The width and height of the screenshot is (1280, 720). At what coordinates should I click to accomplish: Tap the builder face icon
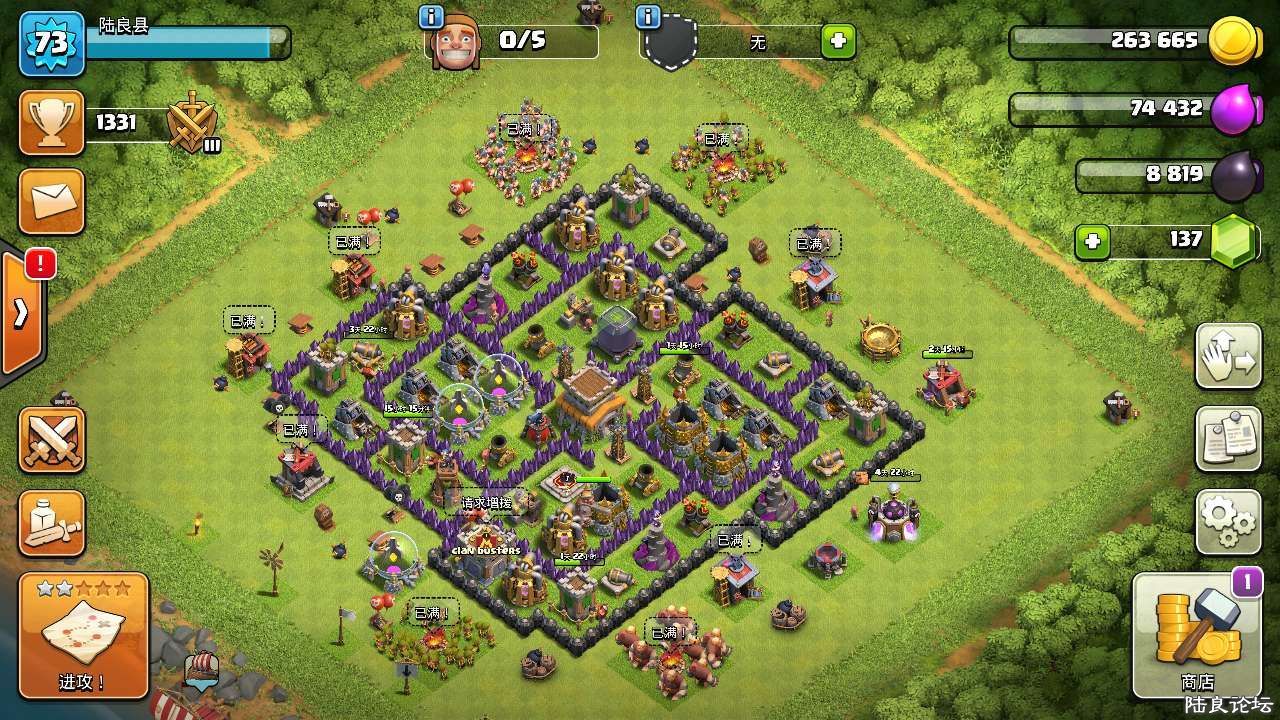click(455, 43)
